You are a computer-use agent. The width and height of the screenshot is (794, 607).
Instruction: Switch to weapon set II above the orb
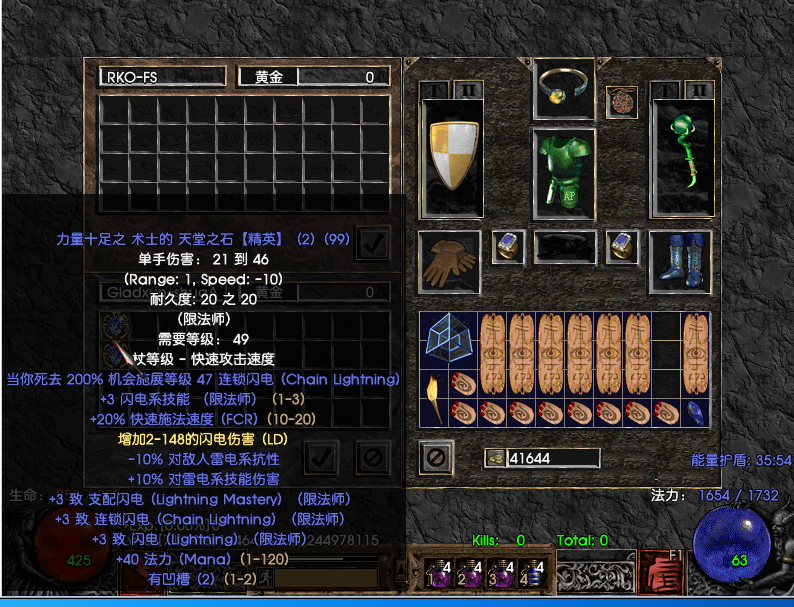[x=699, y=89]
